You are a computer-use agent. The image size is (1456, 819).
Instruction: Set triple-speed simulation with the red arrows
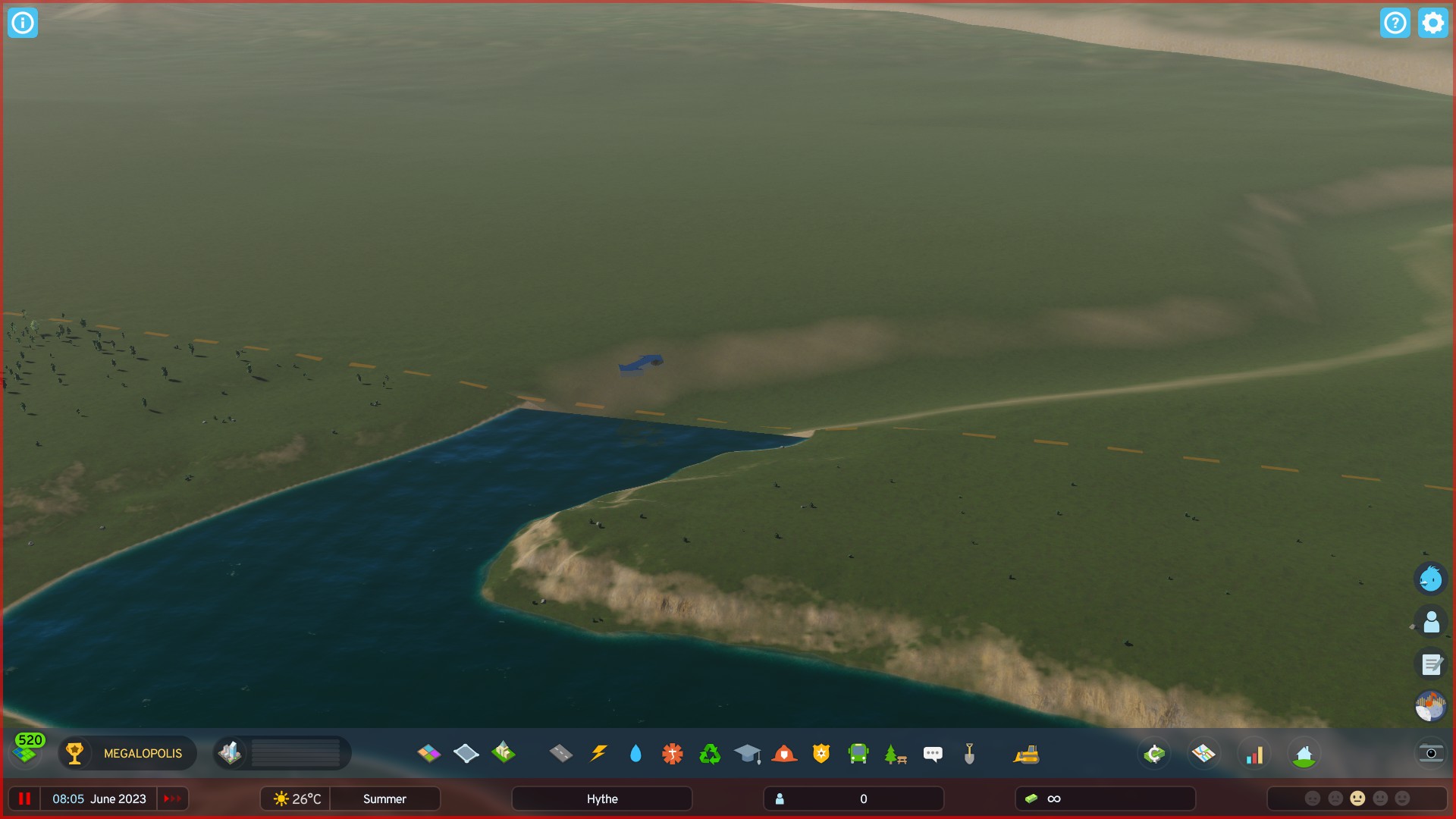(172, 799)
